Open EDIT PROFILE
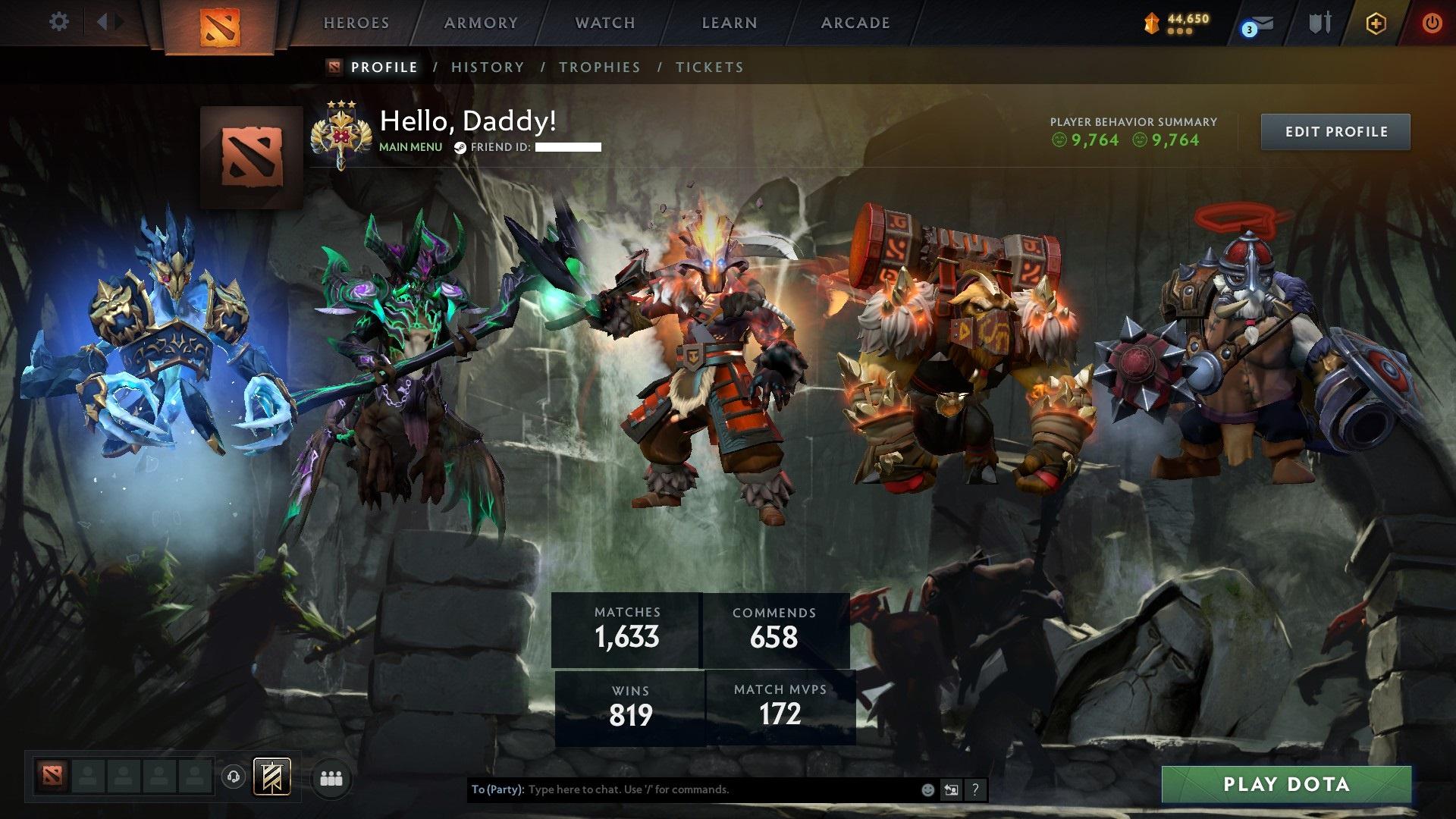Viewport: 1456px width, 819px height. point(1335,131)
